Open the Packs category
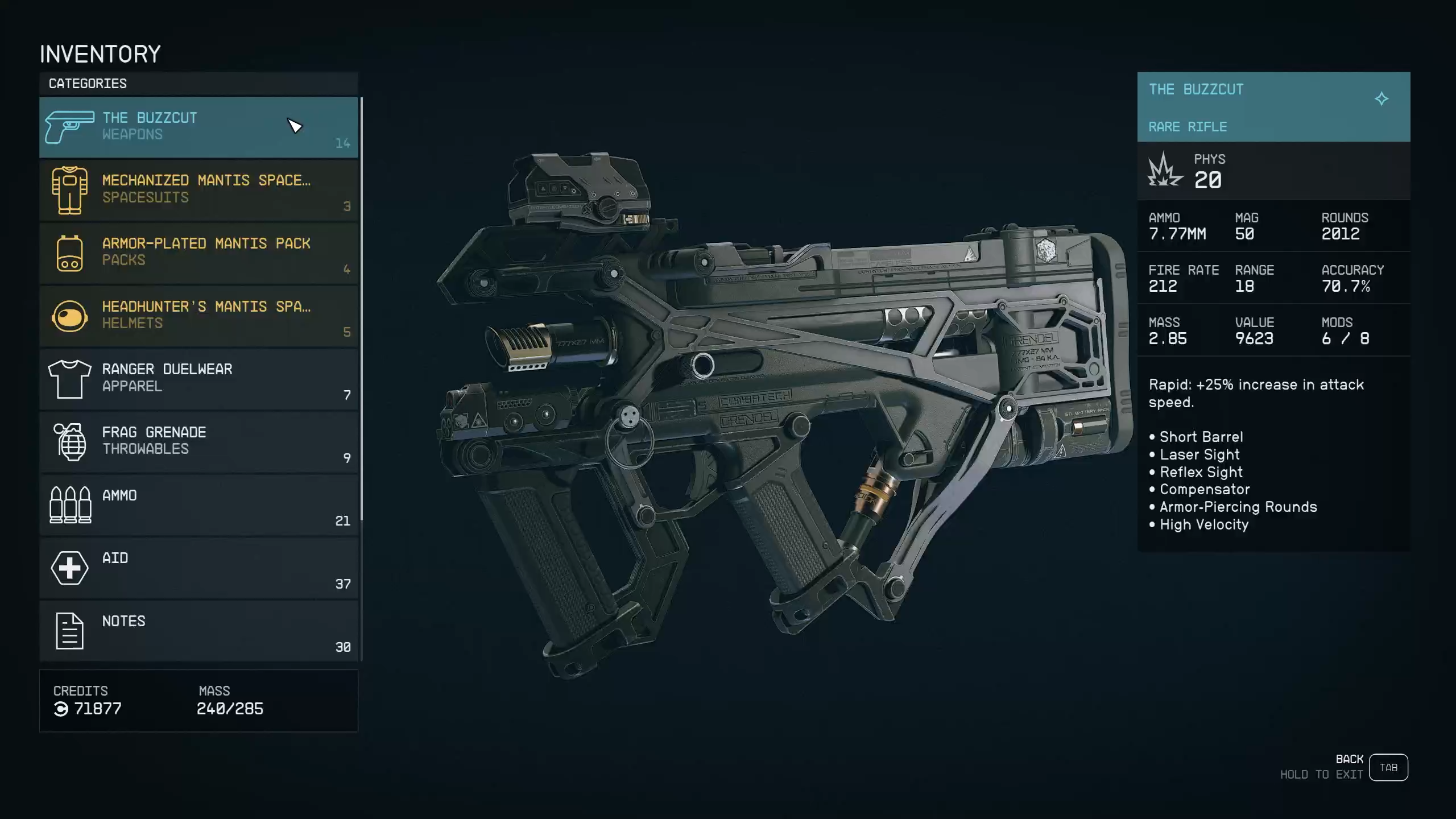 (198, 253)
